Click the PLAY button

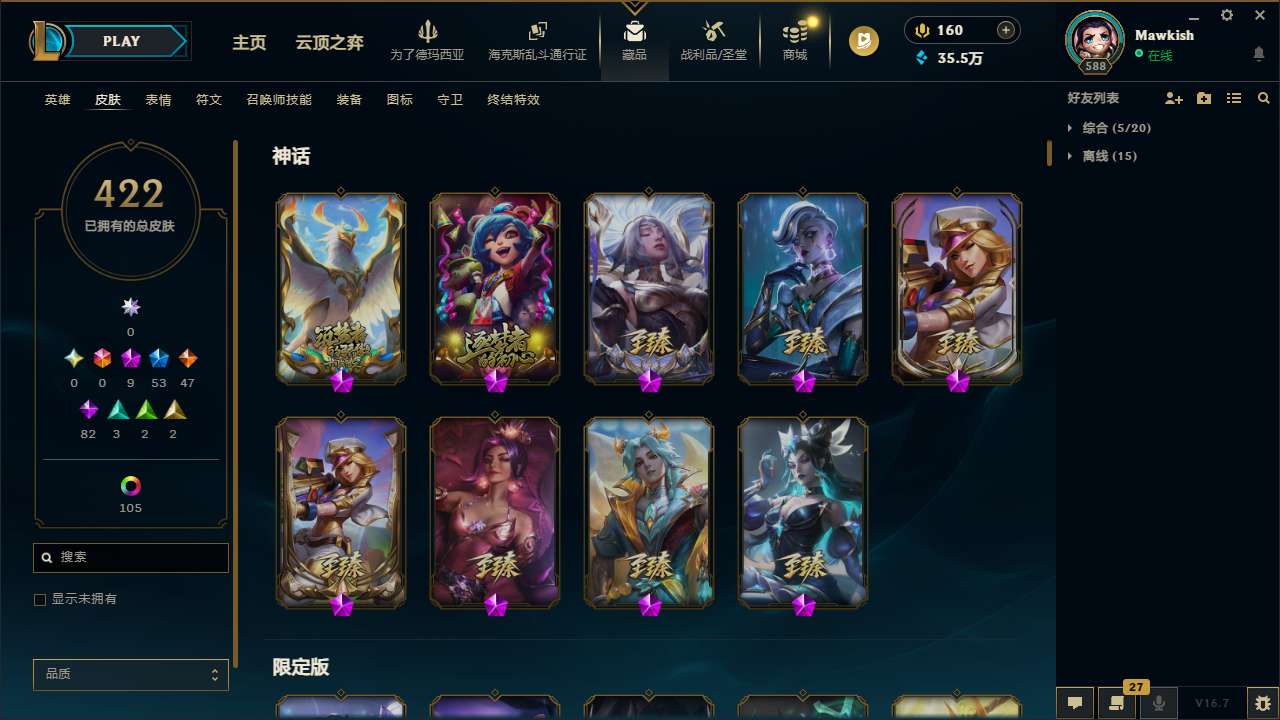click(x=121, y=41)
